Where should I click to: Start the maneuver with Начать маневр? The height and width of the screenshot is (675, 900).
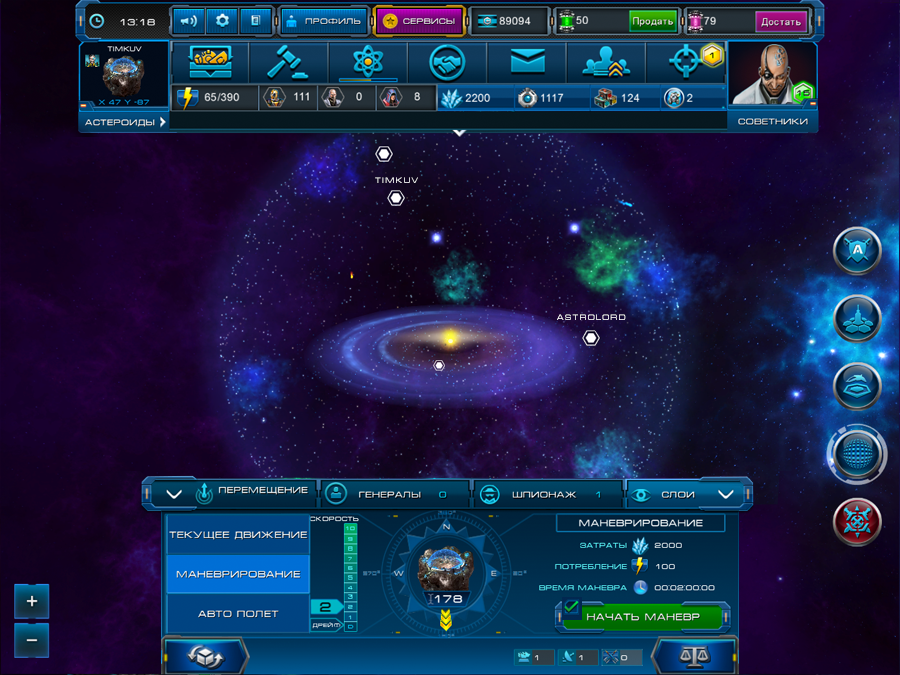(643, 617)
